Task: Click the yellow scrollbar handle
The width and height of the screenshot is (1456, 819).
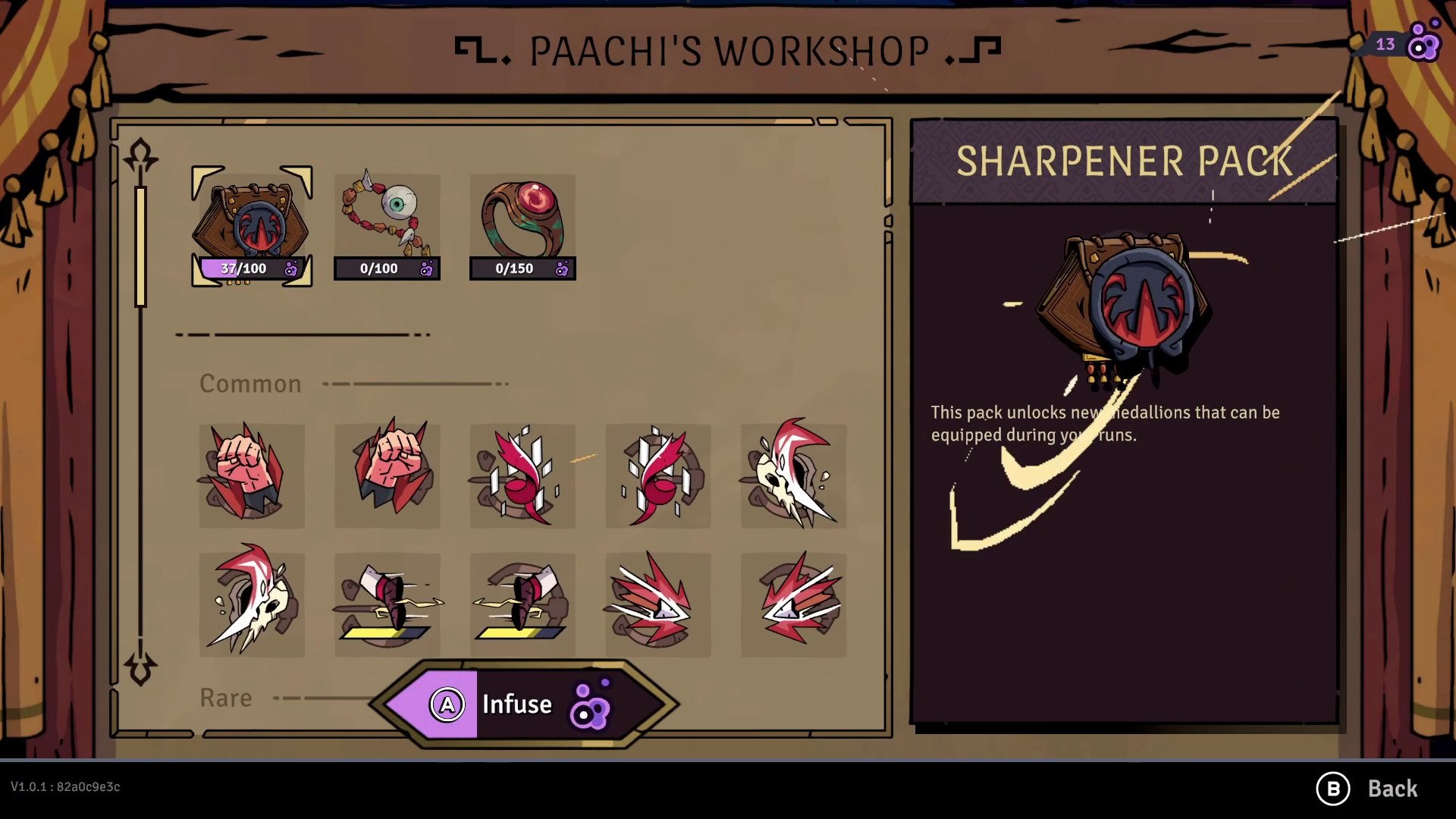Action: [140, 245]
